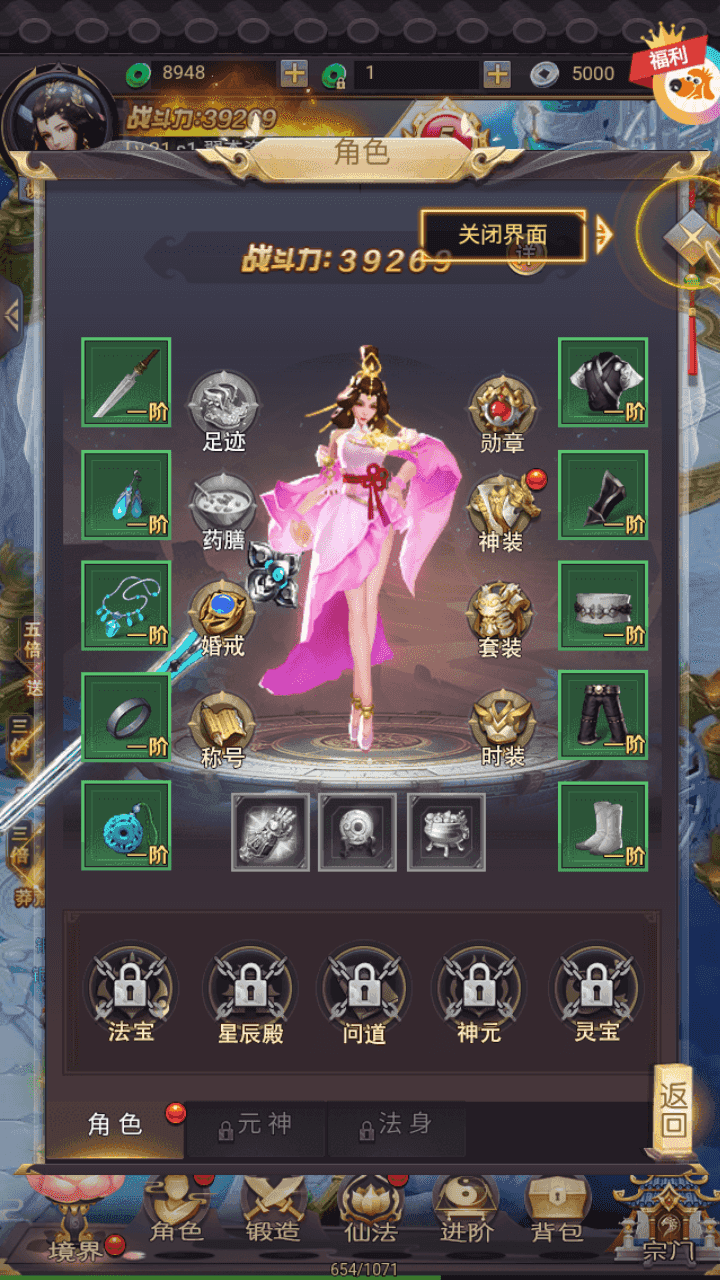Open the 时装 fashion outfit icon

coord(502,727)
